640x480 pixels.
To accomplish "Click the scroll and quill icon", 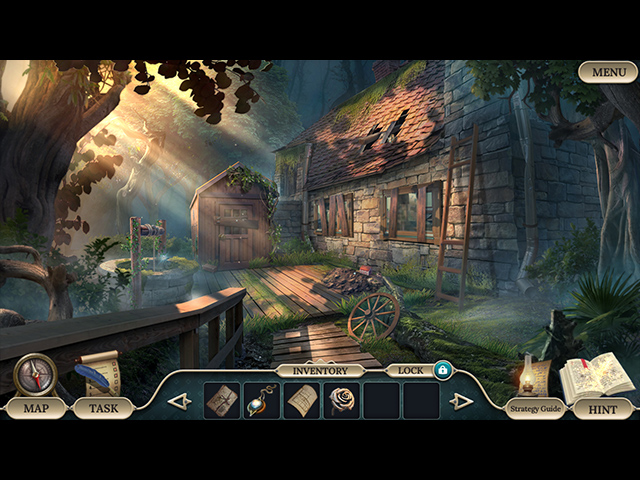I will [x=98, y=372].
